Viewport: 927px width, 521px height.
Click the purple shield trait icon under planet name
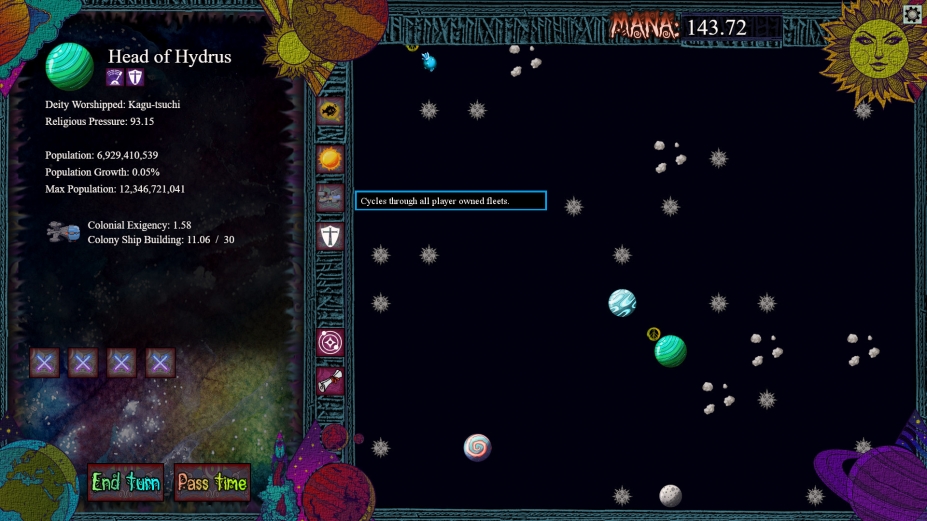[x=135, y=78]
